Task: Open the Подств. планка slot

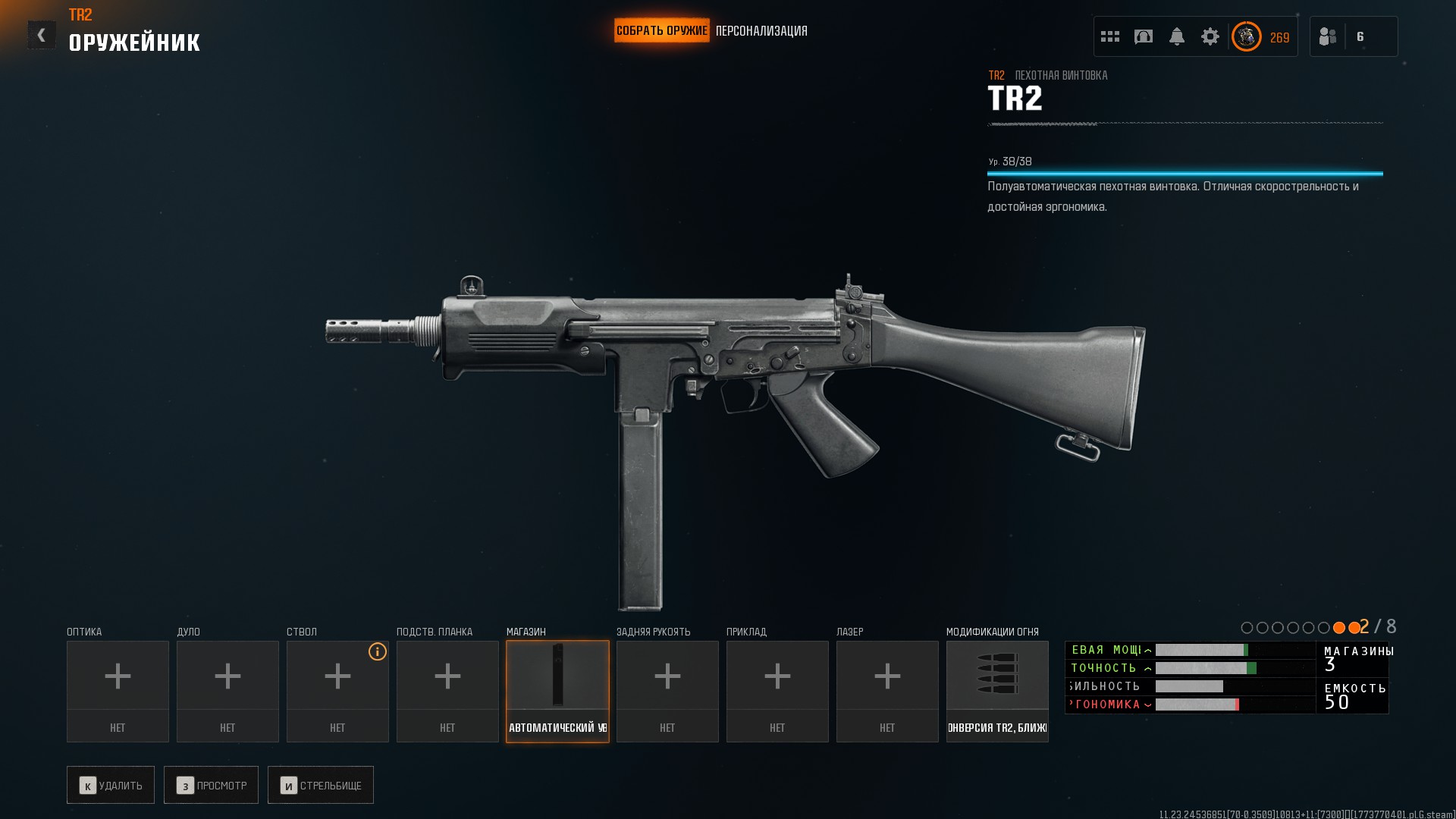Action: click(x=447, y=691)
